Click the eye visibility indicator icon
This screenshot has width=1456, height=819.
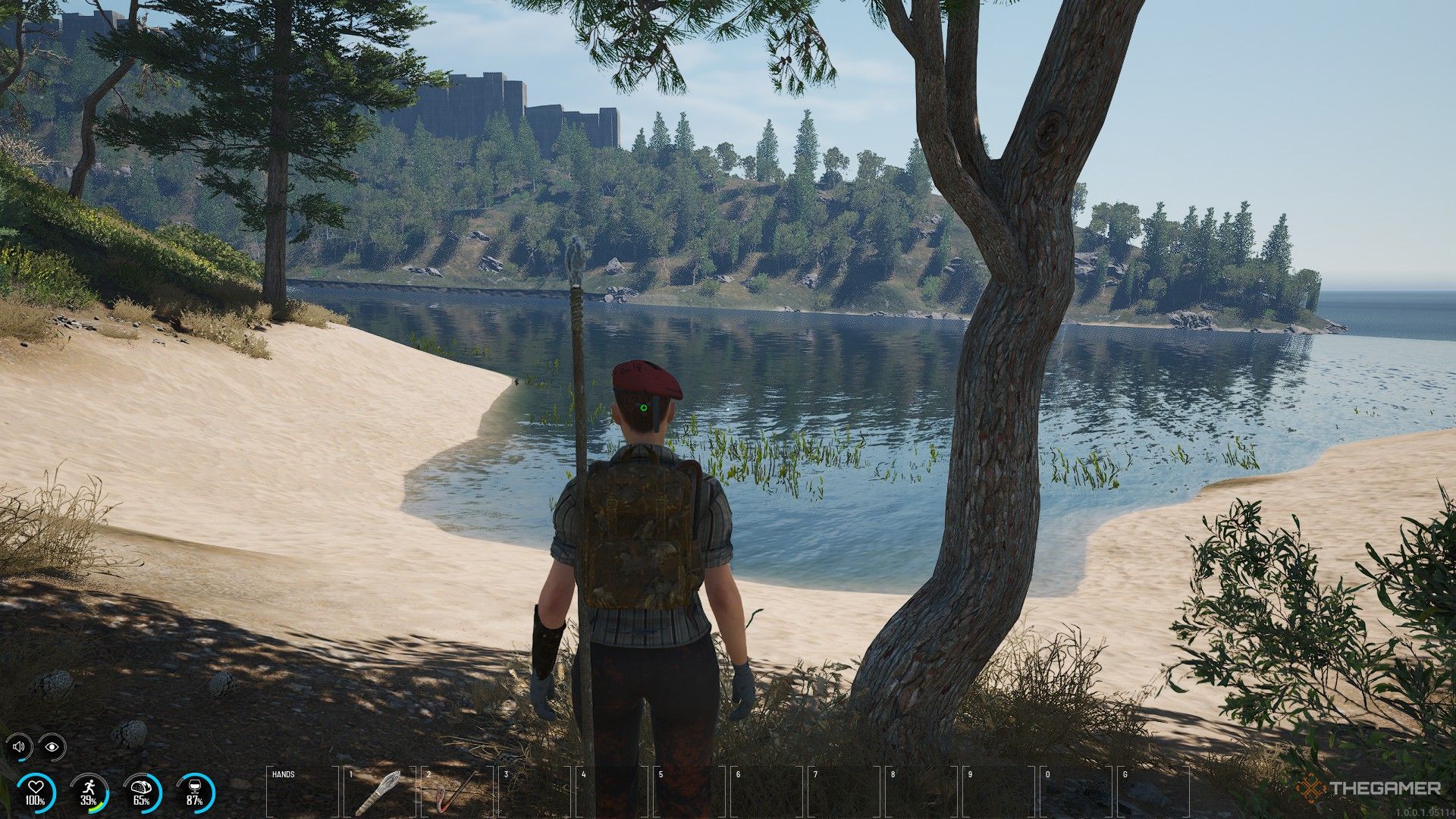point(52,747)
